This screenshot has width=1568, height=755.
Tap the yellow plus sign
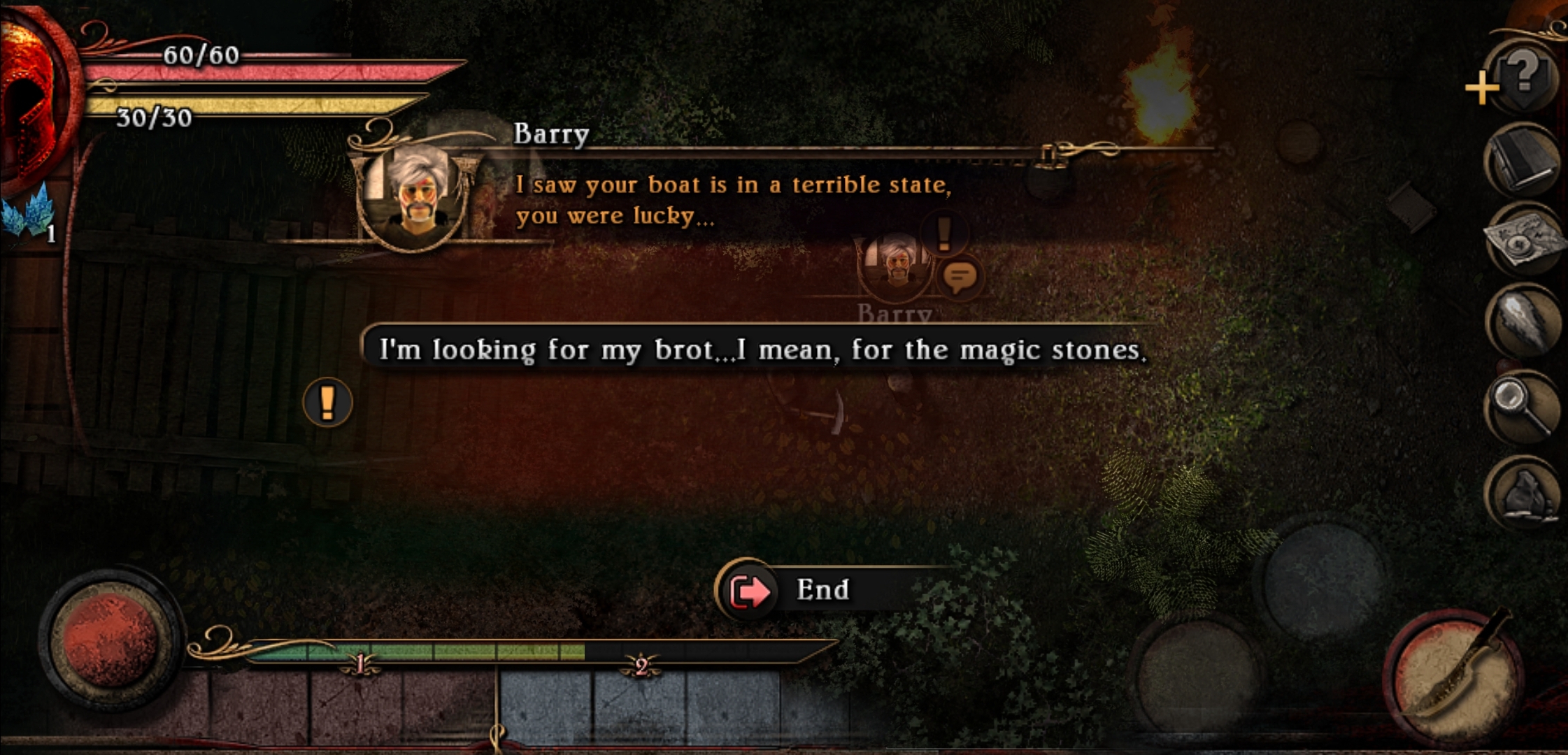coord(1481,88)
